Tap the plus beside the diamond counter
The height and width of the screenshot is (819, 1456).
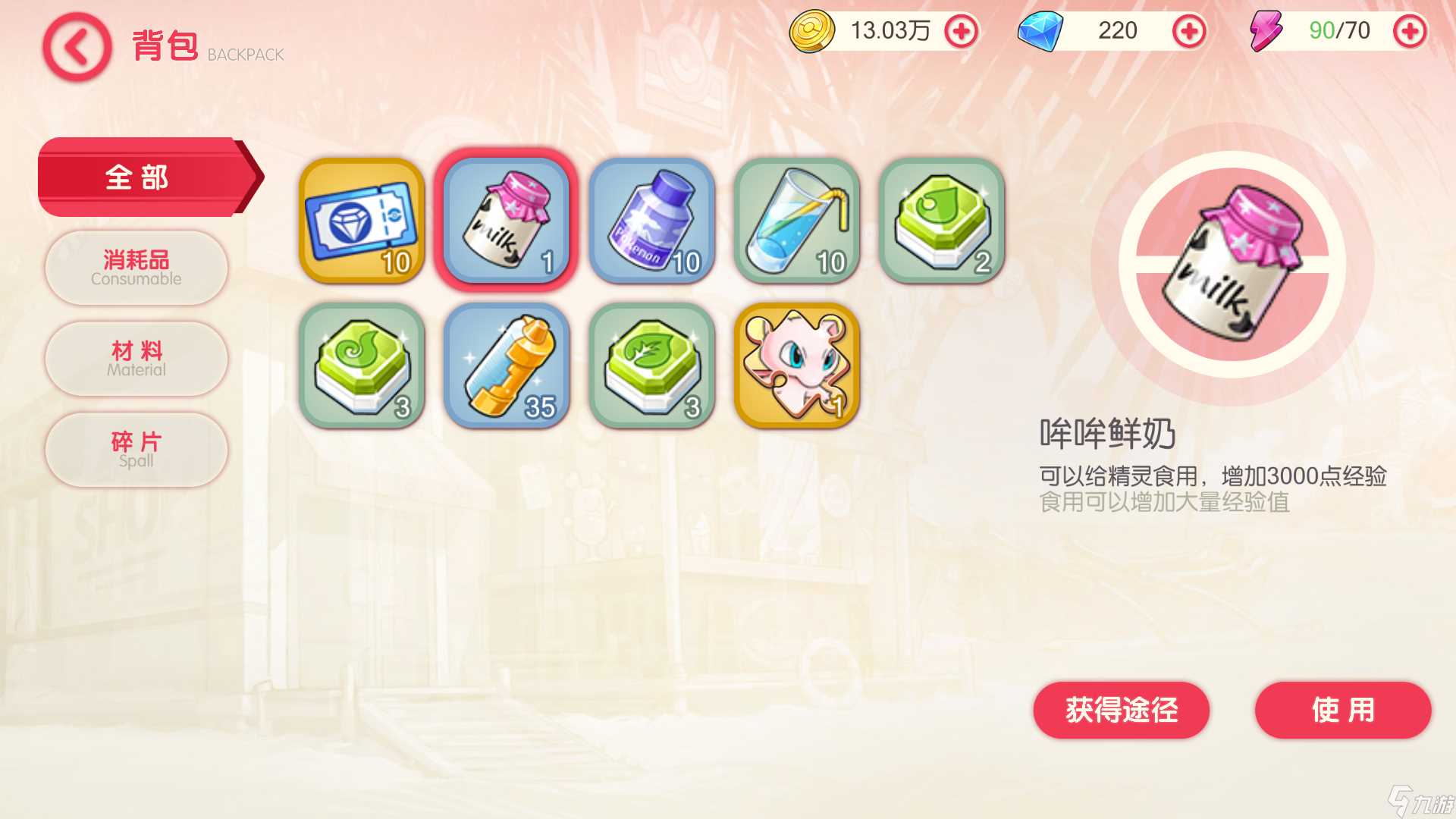pos(1191,32)
